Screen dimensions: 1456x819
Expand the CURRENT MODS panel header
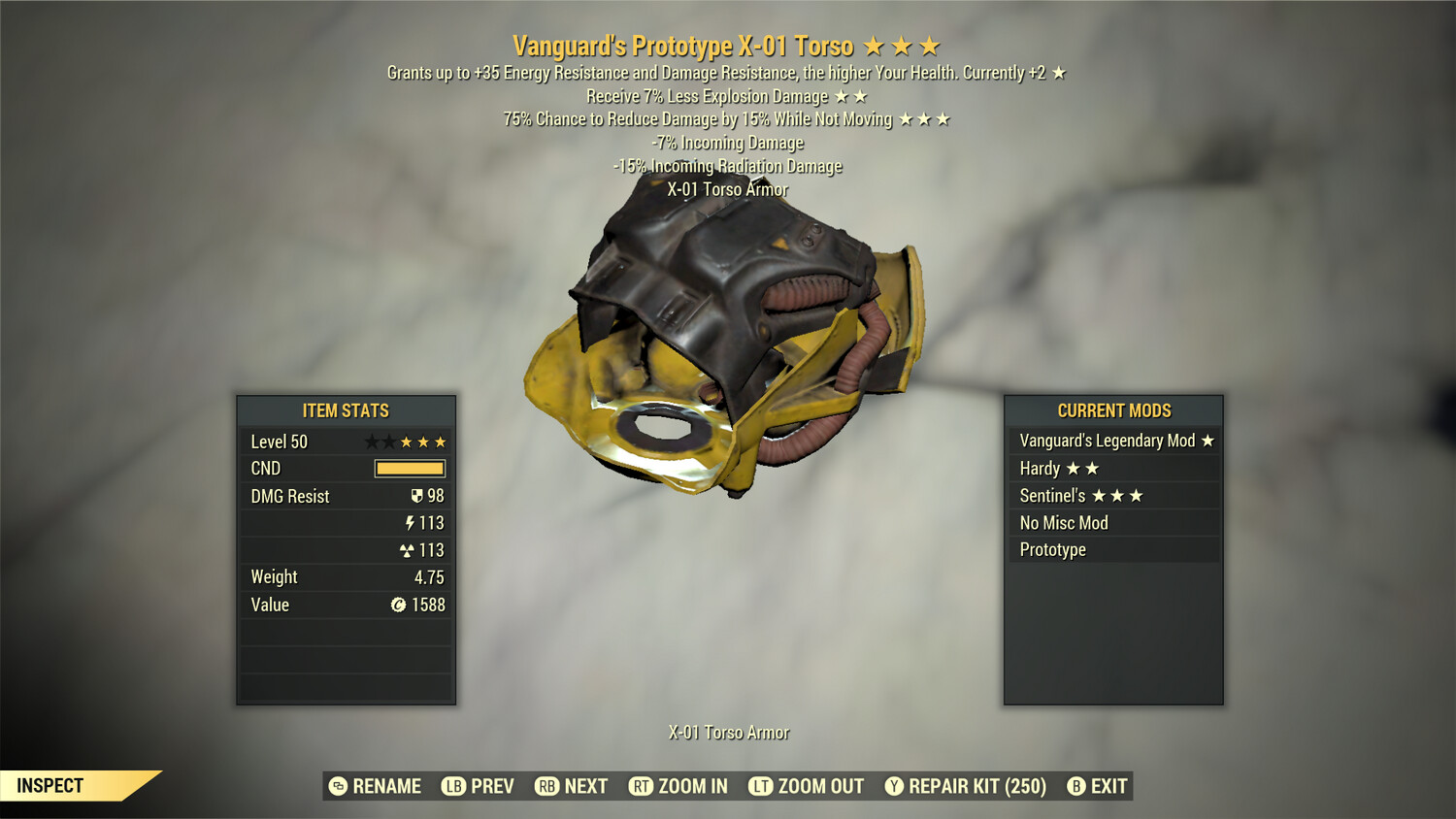(x=1113, y=410)
